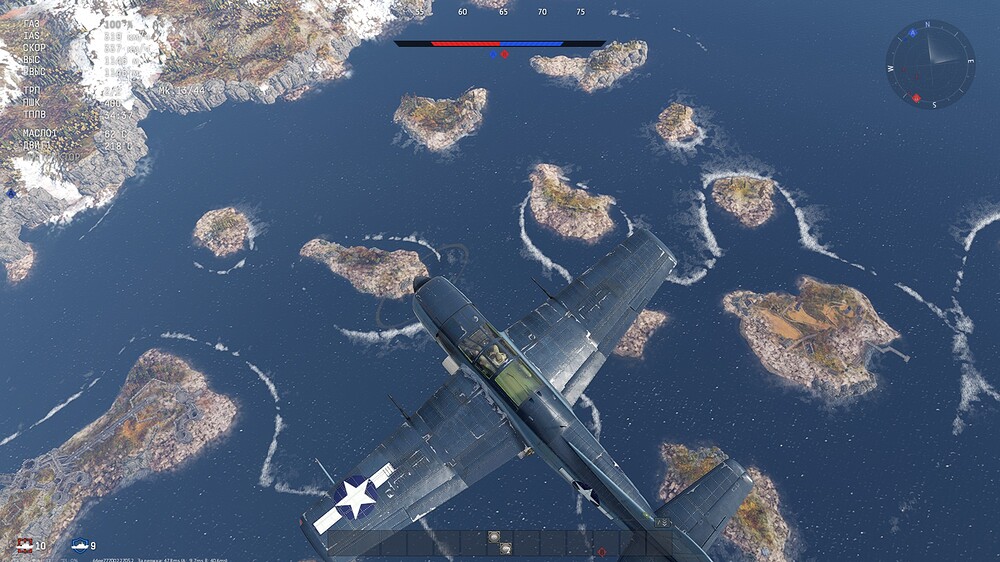The width and height of the screenshot is (1000, 562).
Task: Click the blue team ship count icon
Action: [80, 545]
